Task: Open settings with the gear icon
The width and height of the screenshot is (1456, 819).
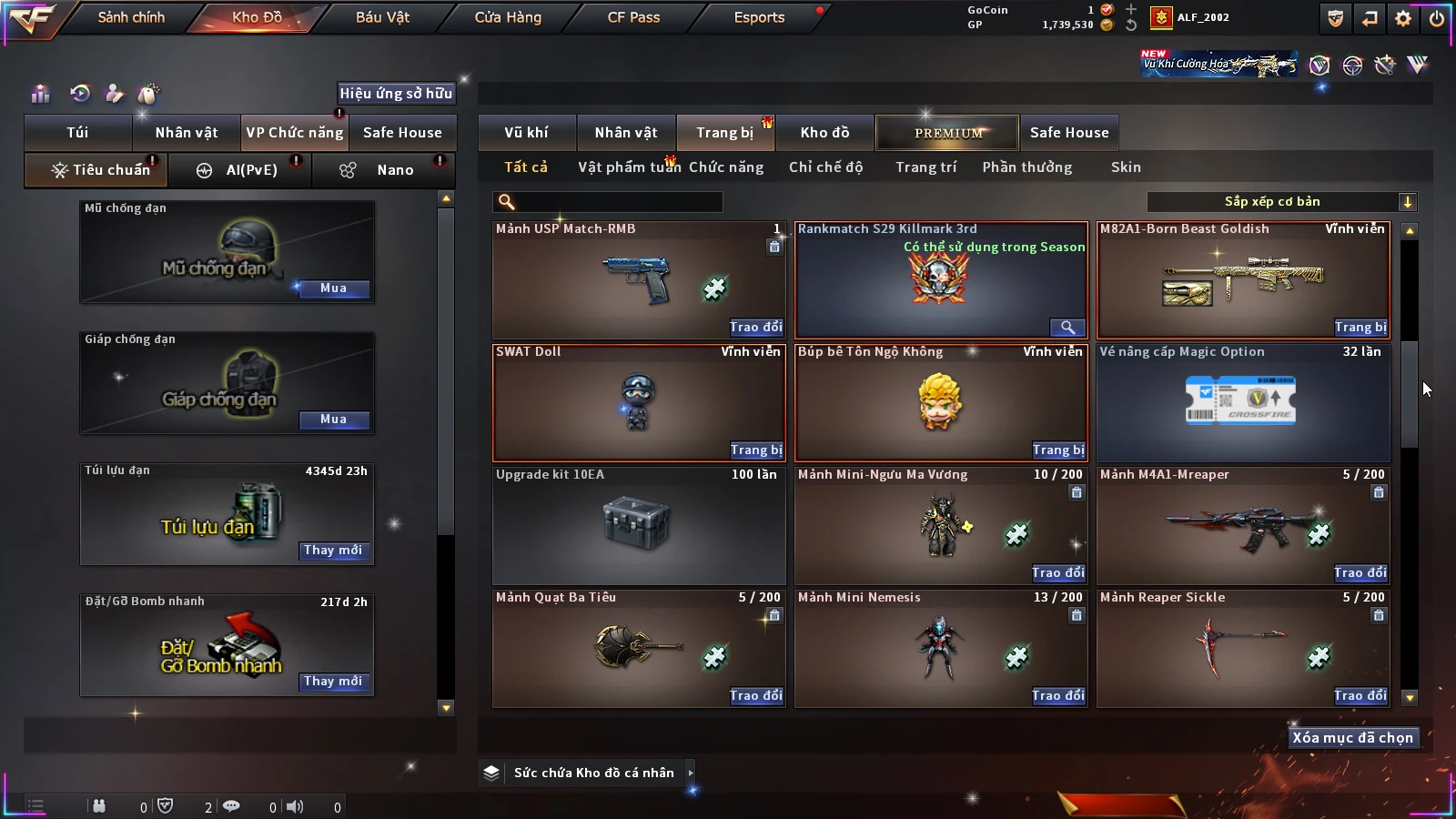Action: pos(1403,18)
